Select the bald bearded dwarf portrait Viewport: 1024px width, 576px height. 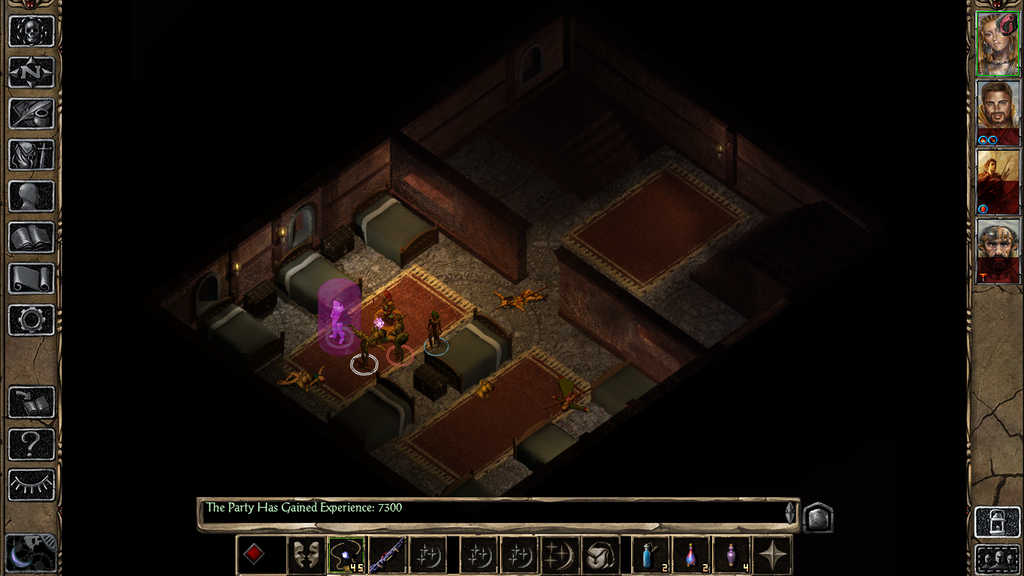(x=997, y=250)
